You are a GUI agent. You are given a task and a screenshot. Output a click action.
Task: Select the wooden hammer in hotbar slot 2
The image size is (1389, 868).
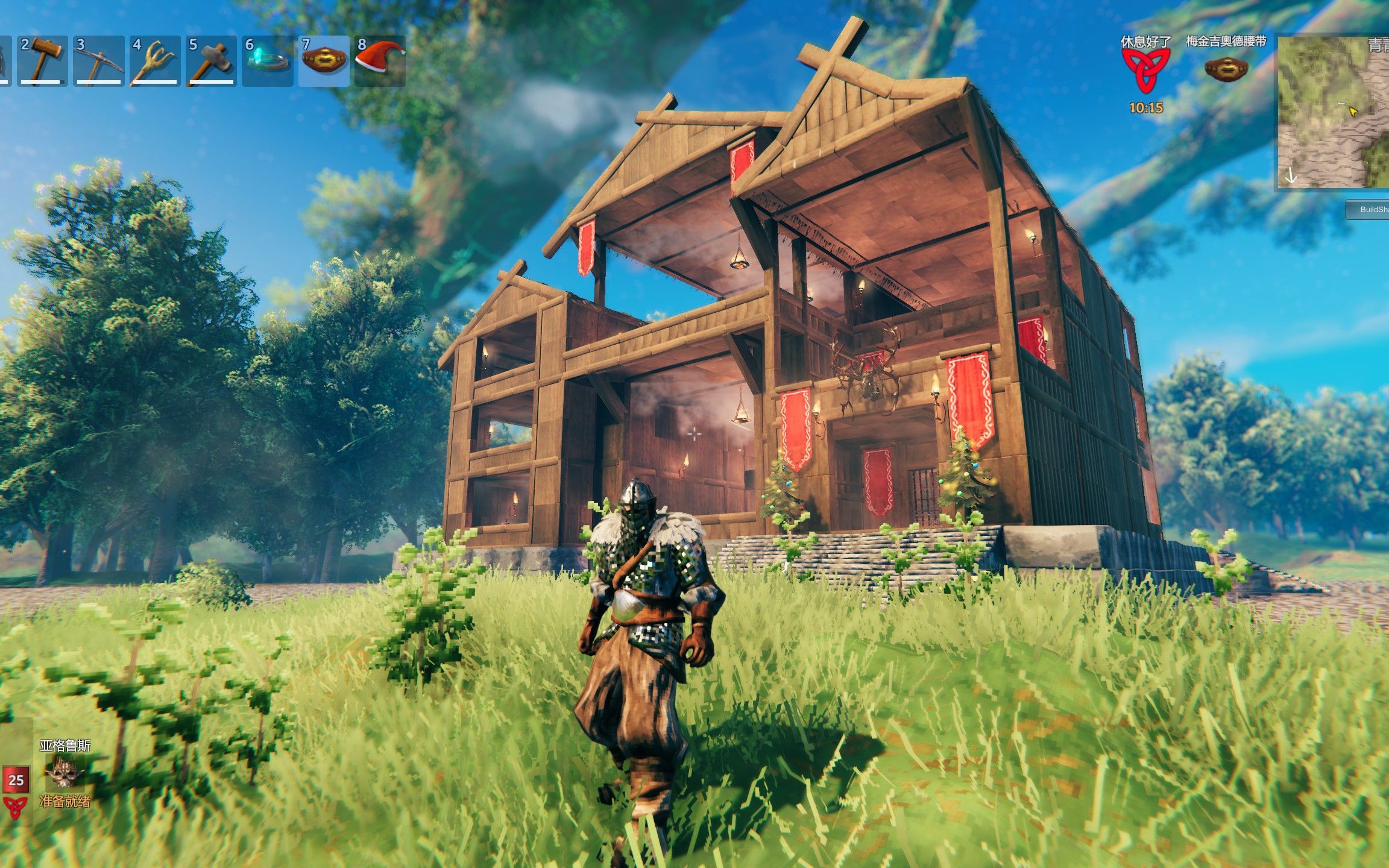click(x=42, y=60)
